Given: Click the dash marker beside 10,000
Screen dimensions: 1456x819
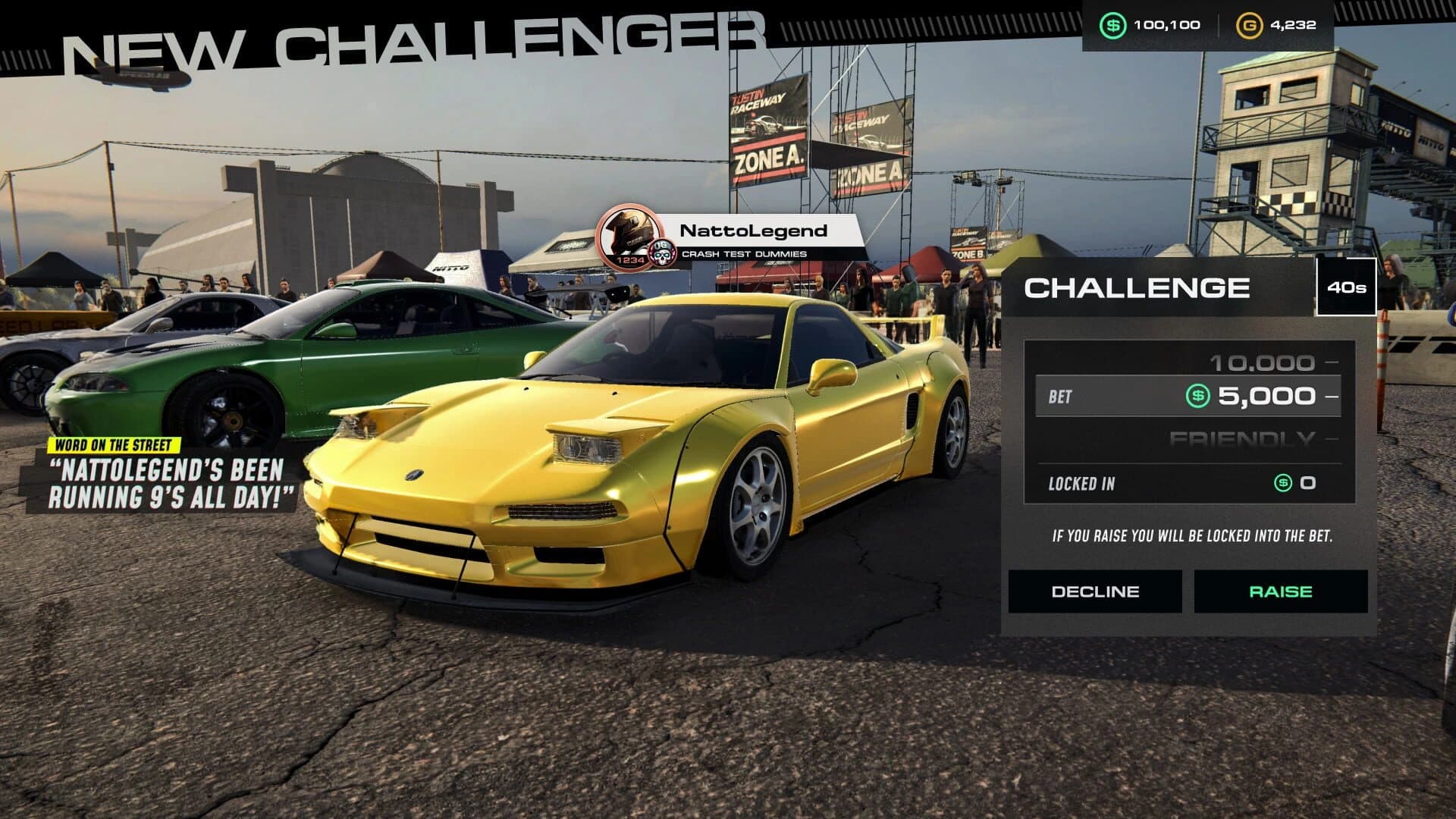Looking at the screenshot, I should tap(1332, 362).
